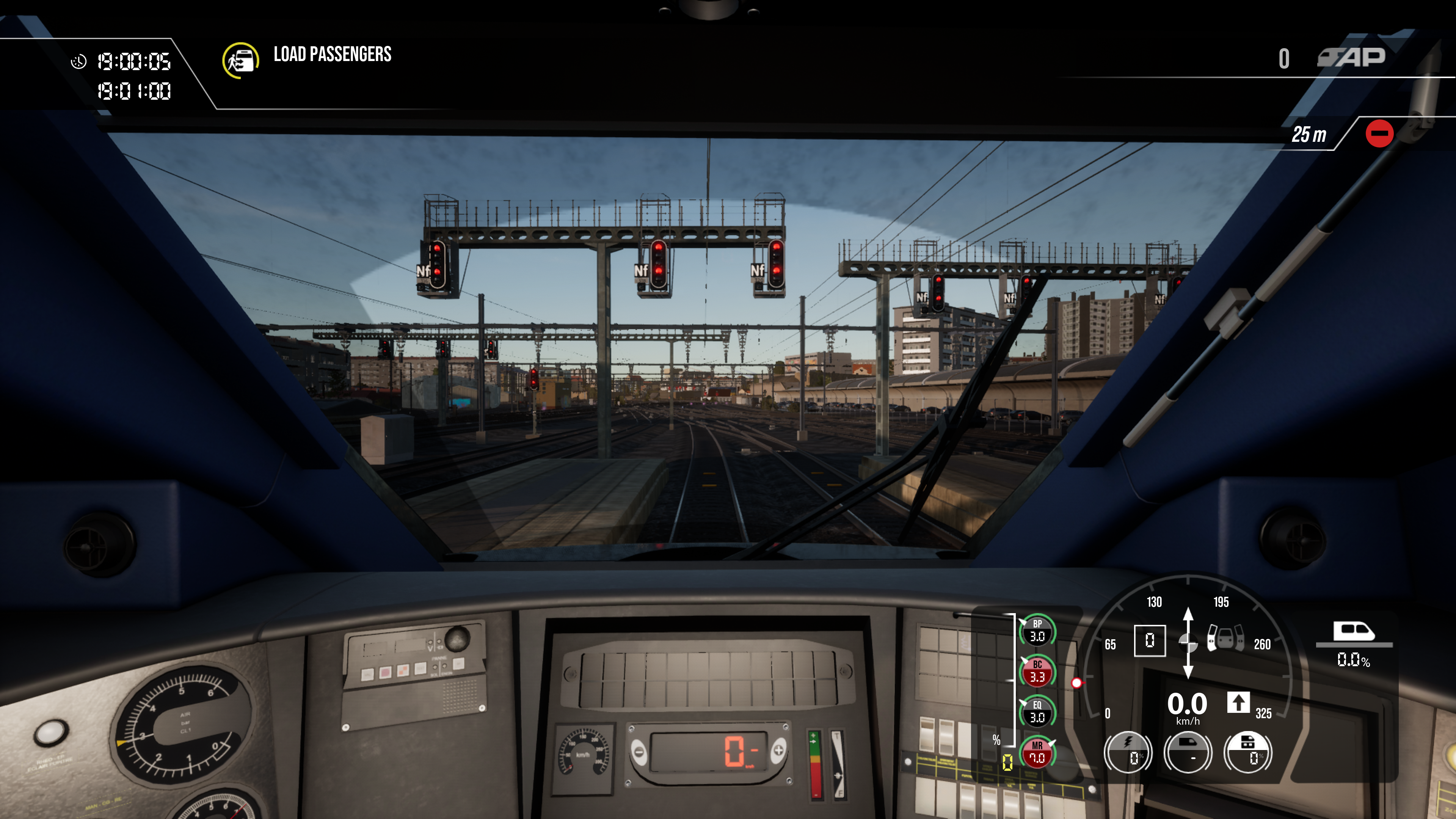
Task: Select the red BC brake cylinder gauge
Action: pyautogui.click(x=1037, y=671)
